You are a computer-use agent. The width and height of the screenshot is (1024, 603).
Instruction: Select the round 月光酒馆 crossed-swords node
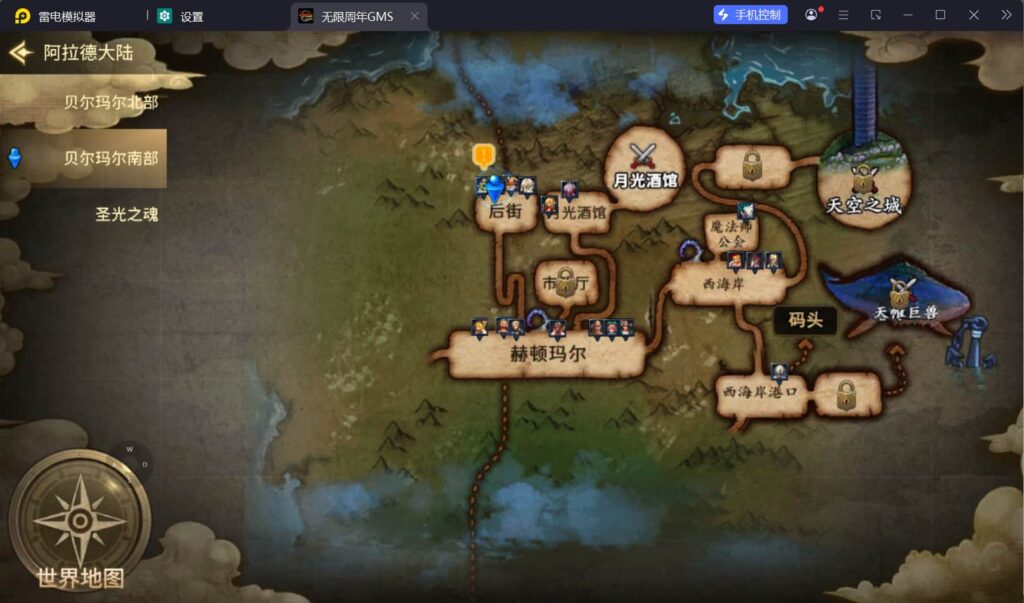coord(645,165)
